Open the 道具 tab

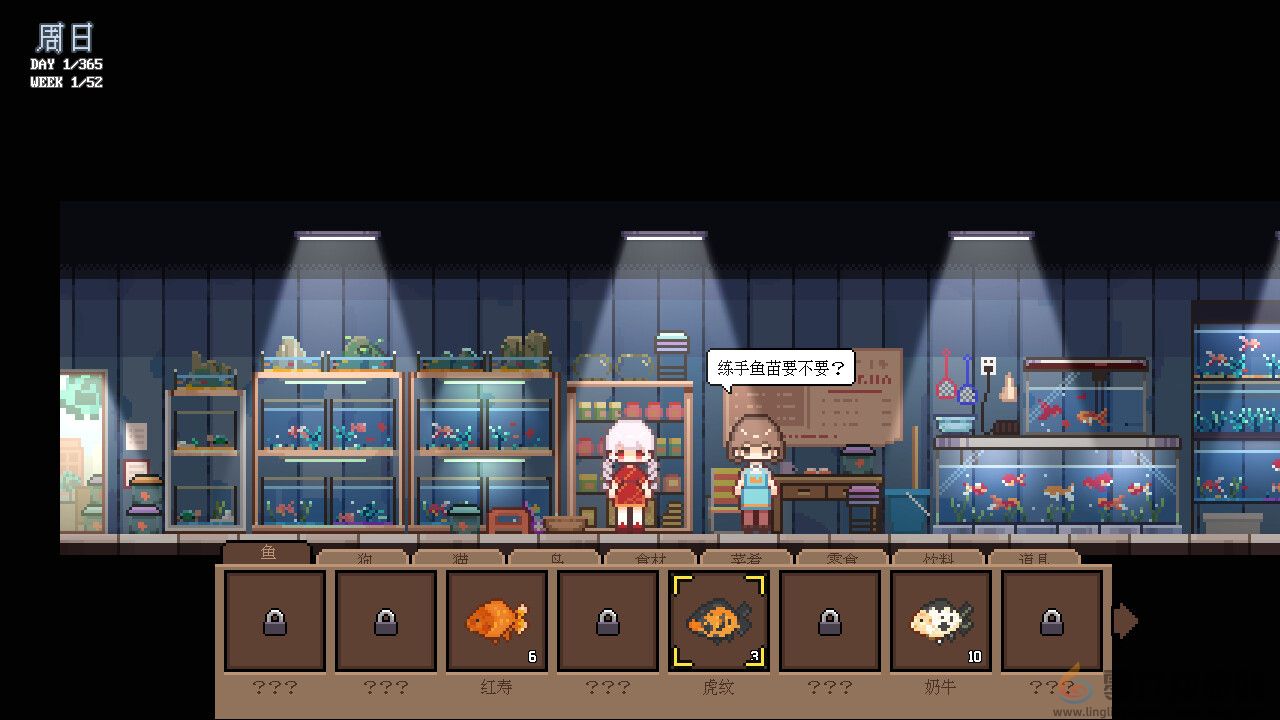pyautogui.click(x=1037, y=558)
